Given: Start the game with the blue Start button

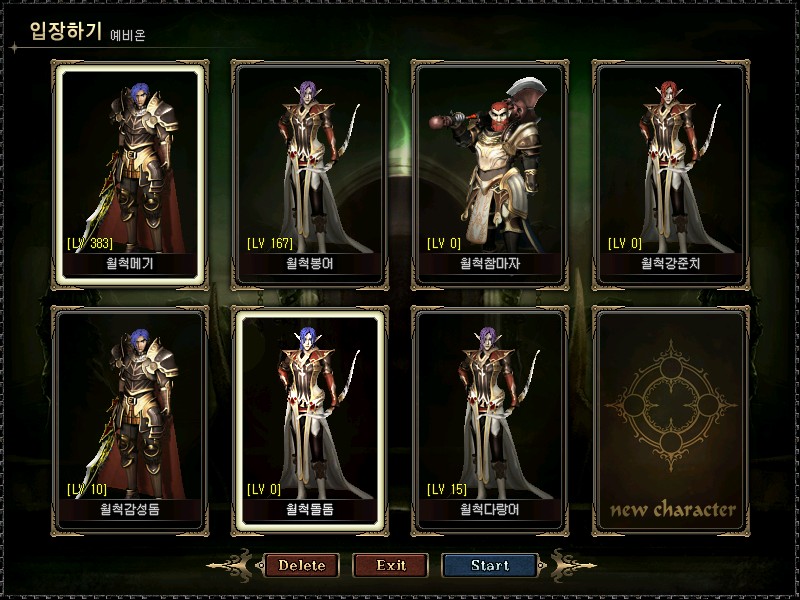Looking at the screenshot, I should click(490, 565).
